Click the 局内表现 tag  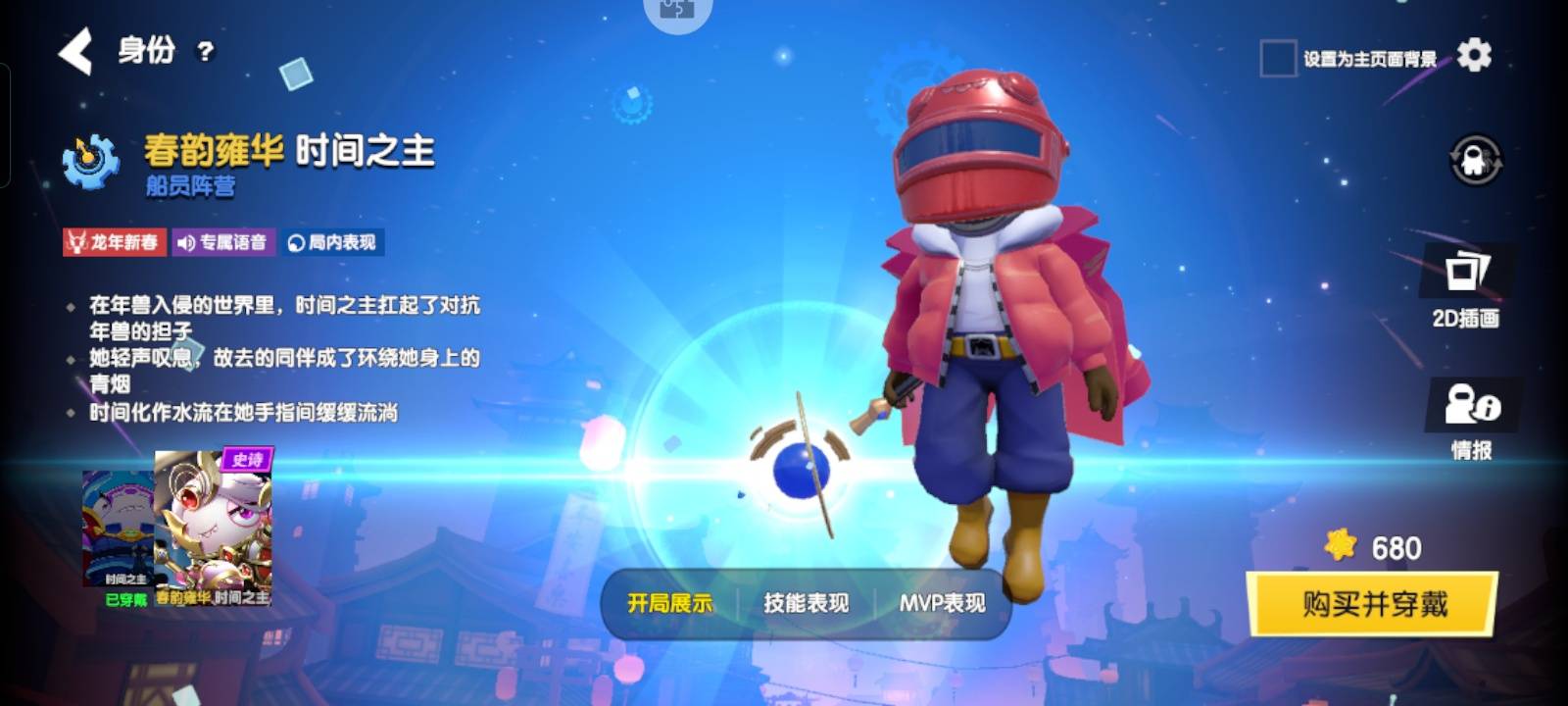coord(333,242)
